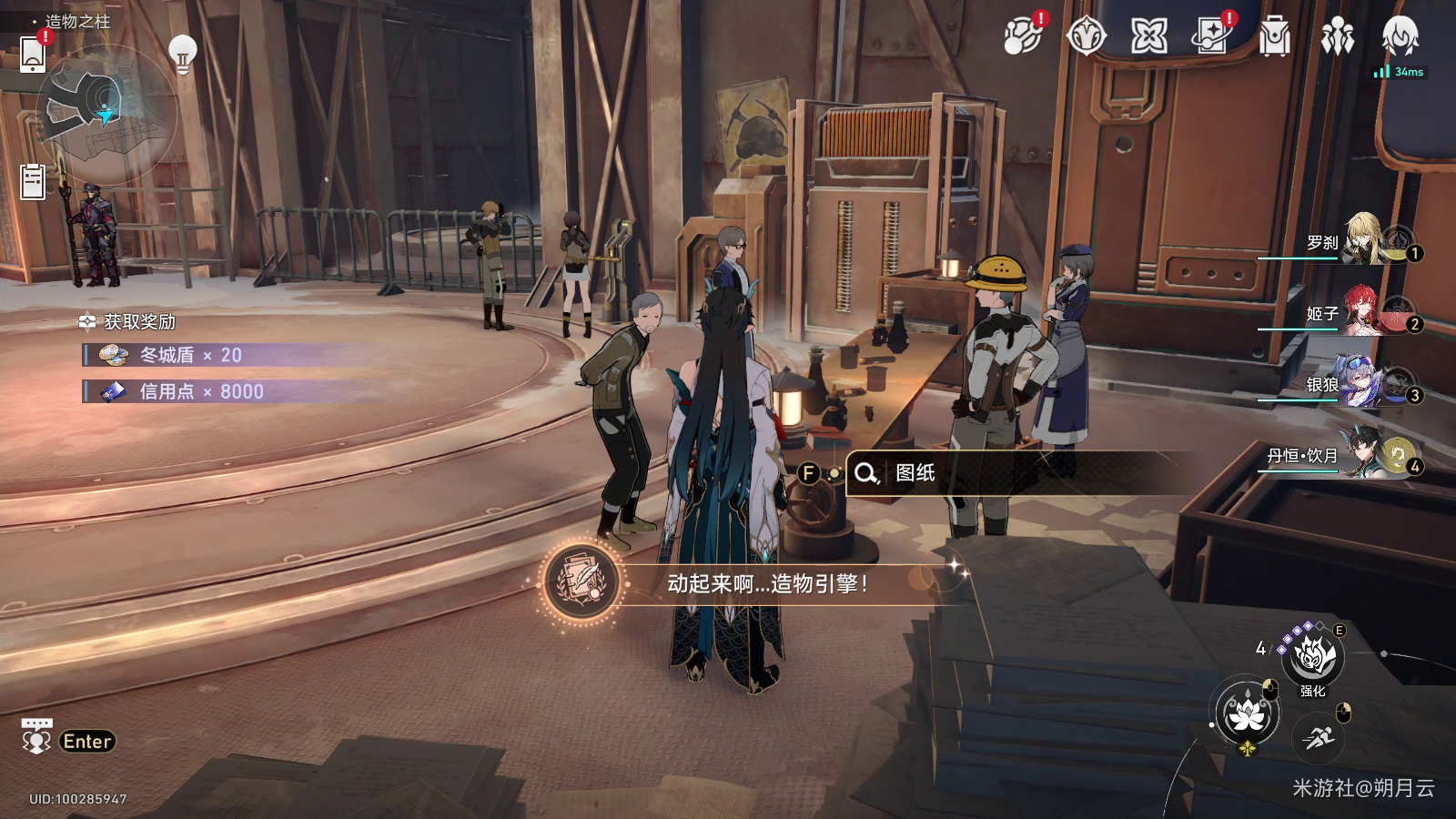Open the top-bar icon left of the compass

pos(1023,36)
